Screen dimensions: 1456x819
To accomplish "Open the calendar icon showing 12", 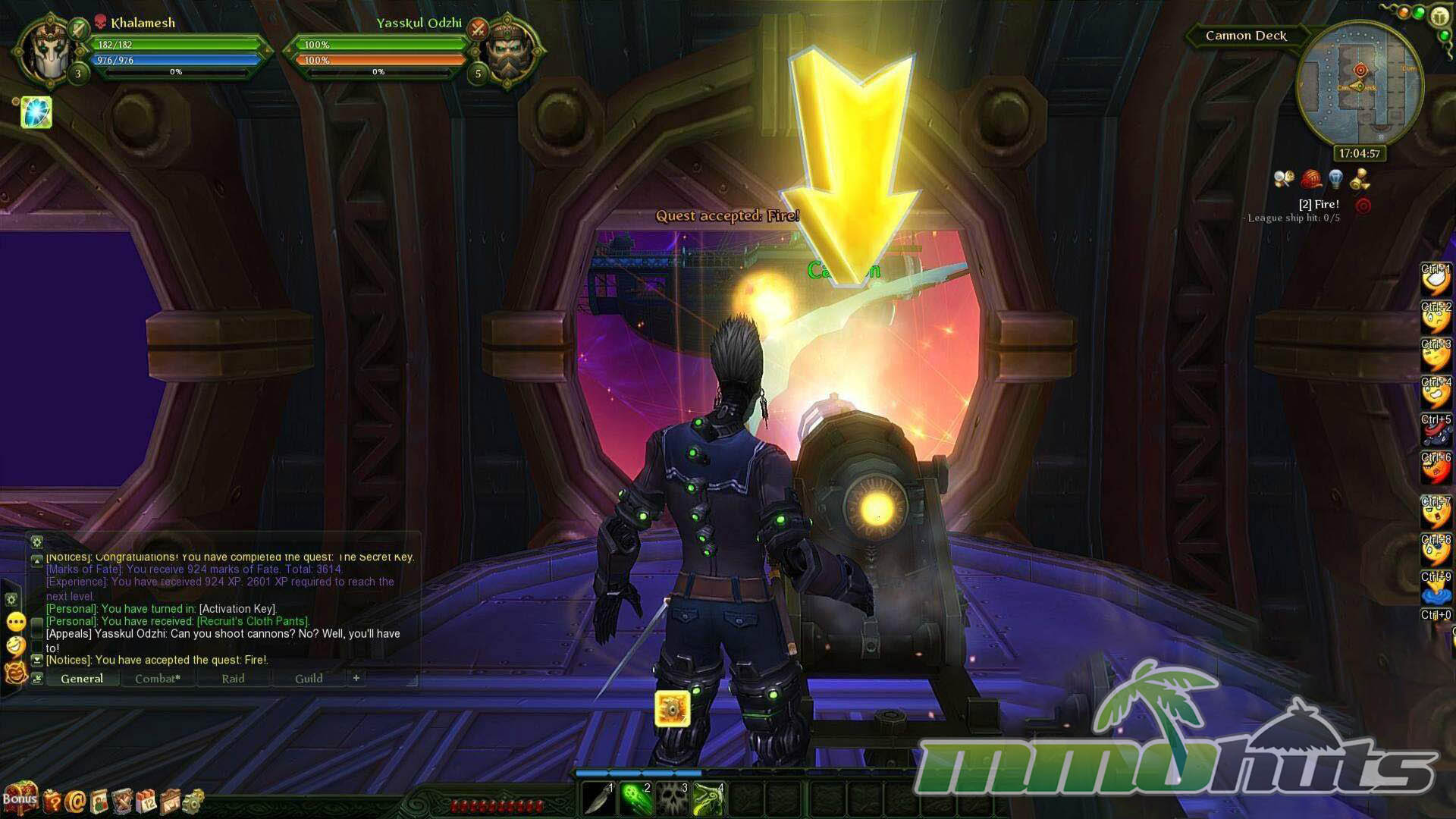I will tap(147, 801).
